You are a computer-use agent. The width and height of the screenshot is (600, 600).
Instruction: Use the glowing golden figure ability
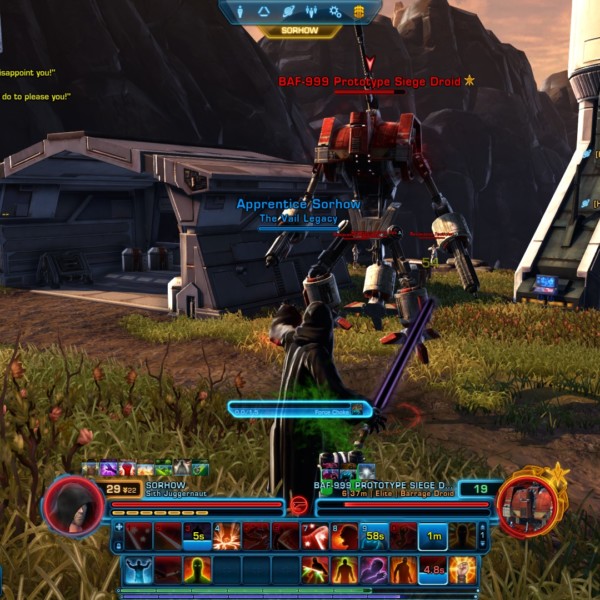pyautogui.click(x=463, y=571)
